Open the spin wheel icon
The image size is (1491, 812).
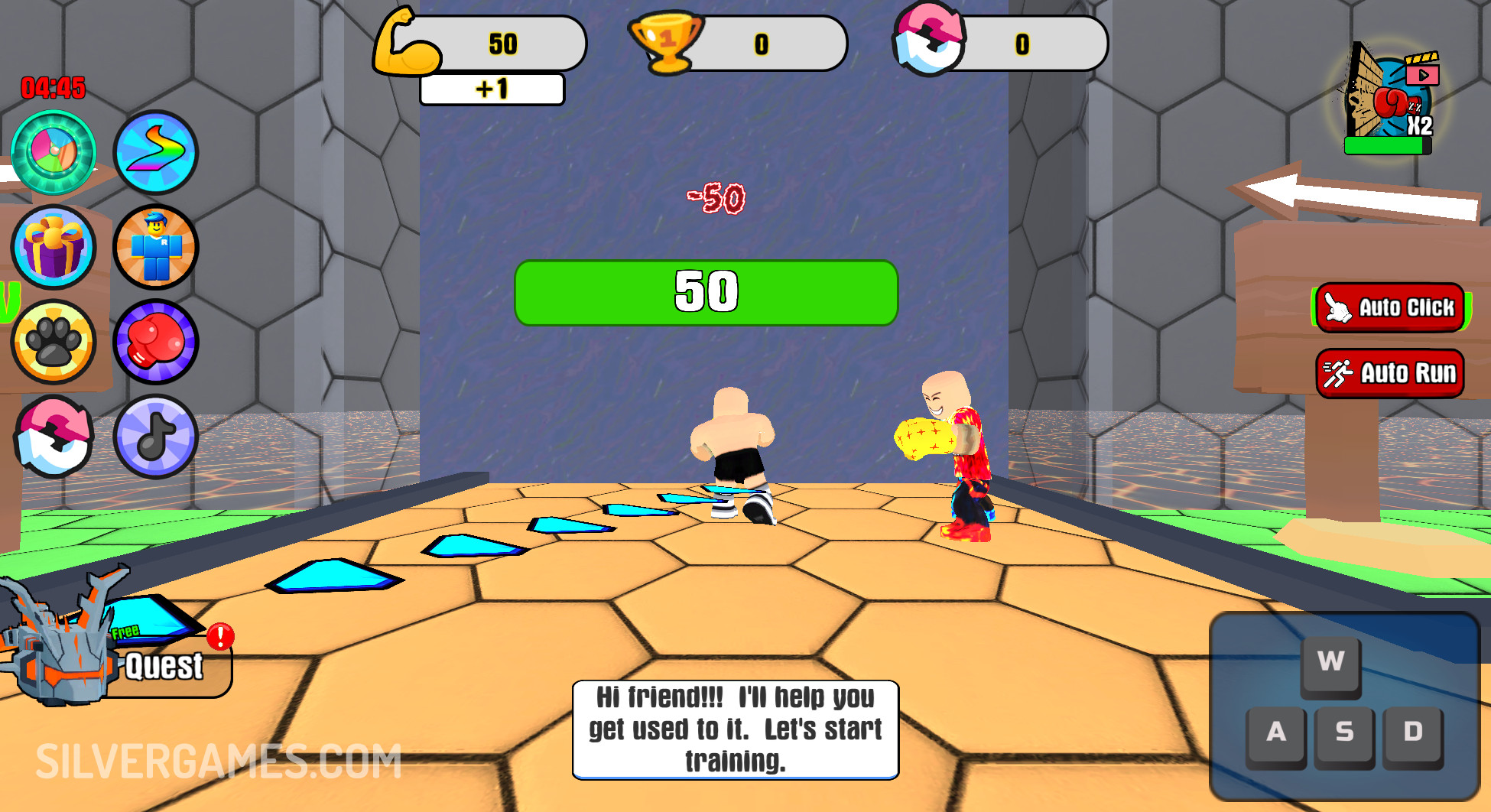[54, 152]
